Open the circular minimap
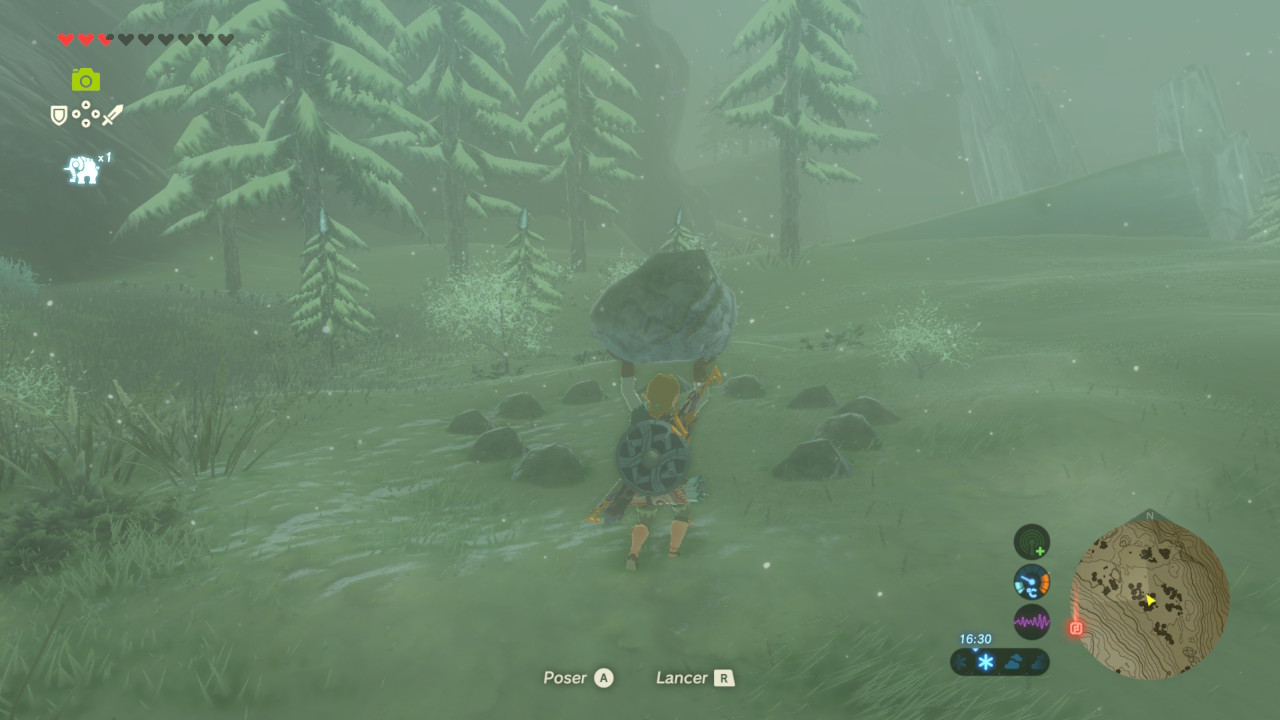 pos(1150,599)
